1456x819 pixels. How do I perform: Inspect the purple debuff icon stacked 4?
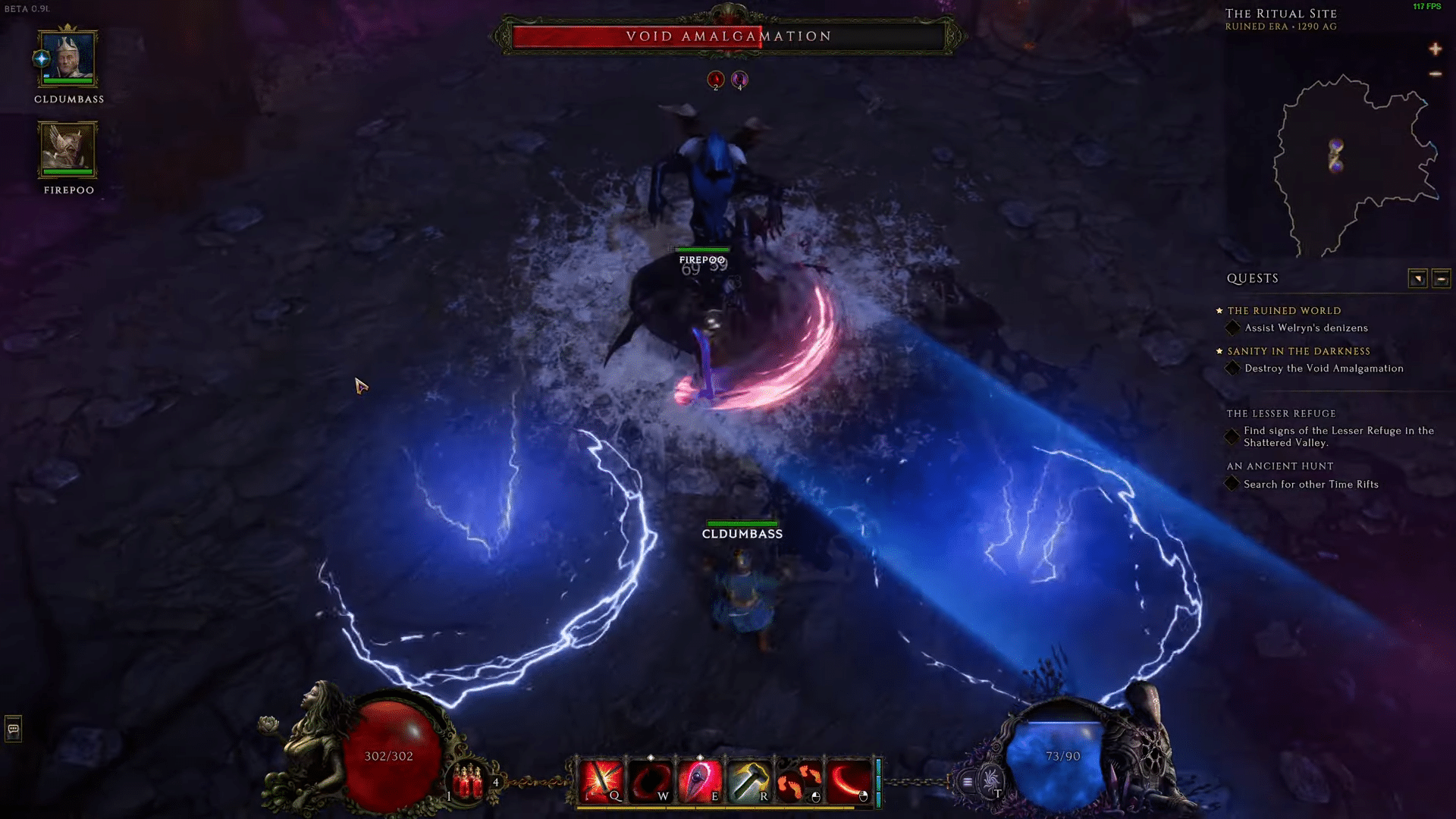pos(739,79)
